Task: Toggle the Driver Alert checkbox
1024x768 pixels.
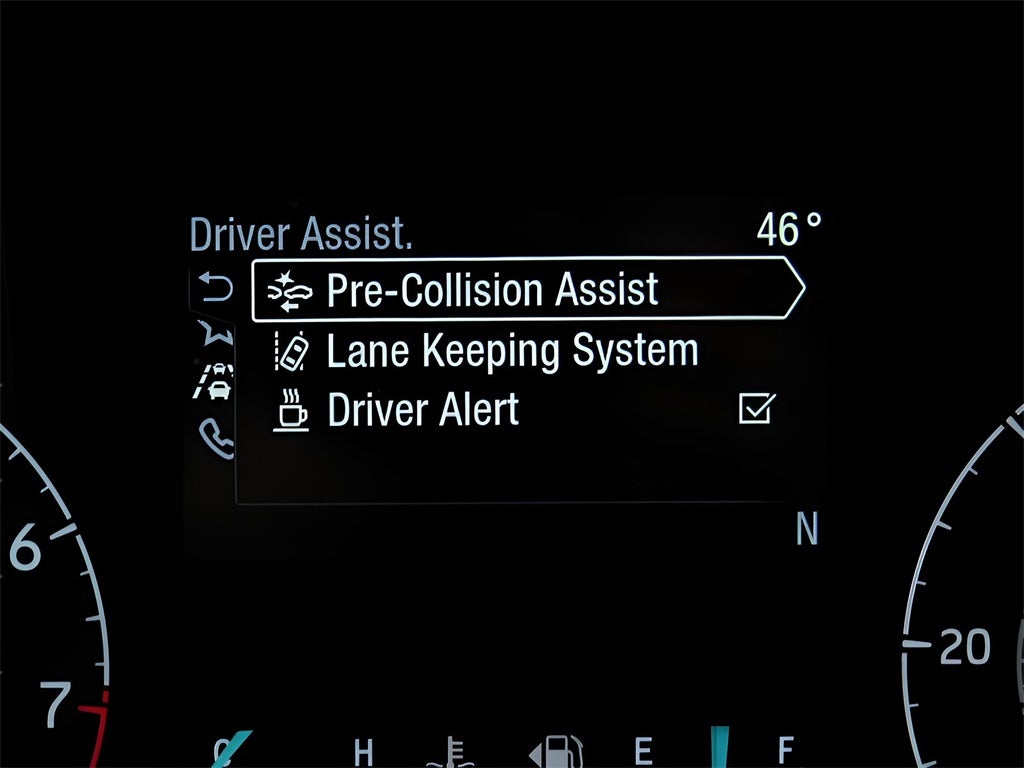Action: click(x=757, y=408)
